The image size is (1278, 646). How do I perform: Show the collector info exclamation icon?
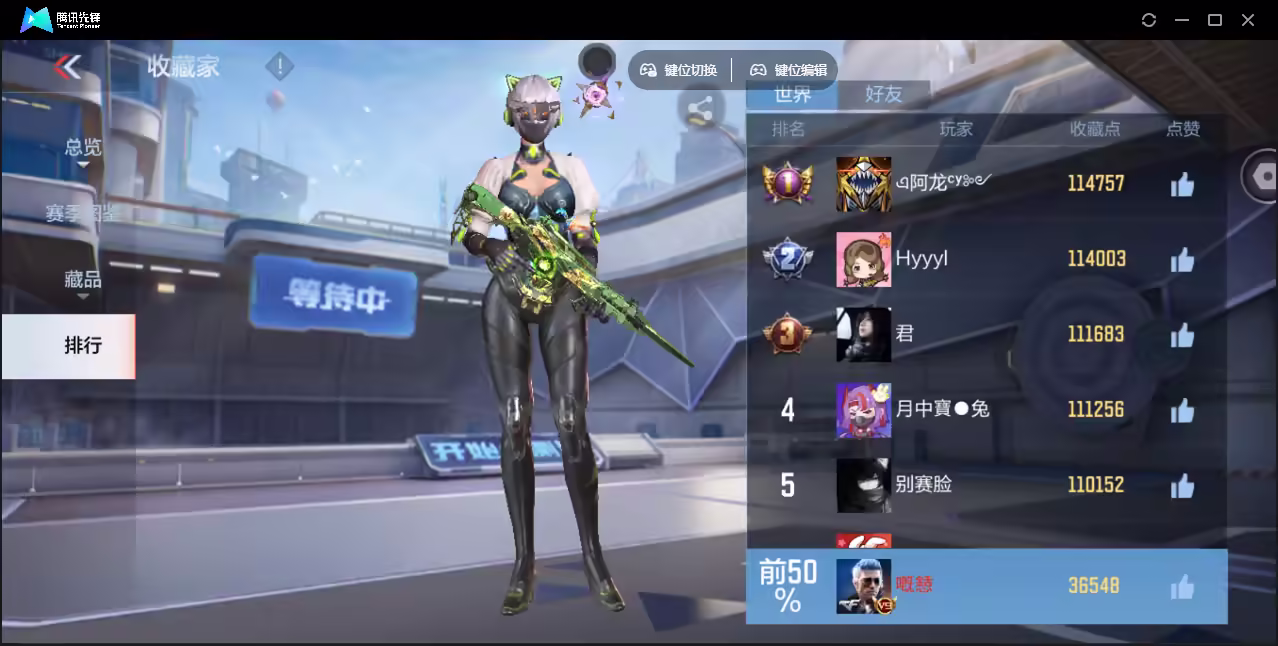click(x=279, y=67)
